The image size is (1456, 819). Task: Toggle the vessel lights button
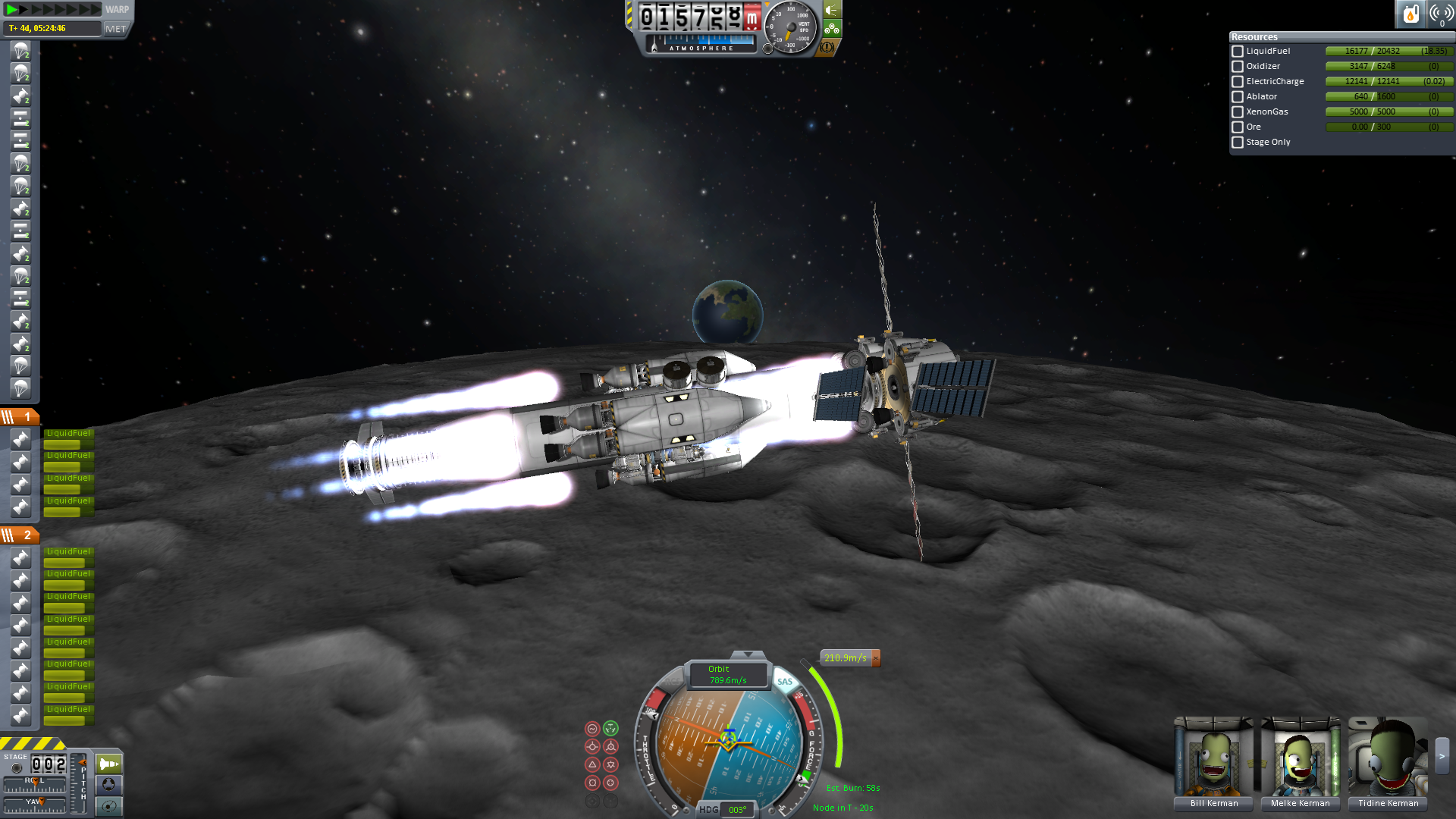pos(831,10)
